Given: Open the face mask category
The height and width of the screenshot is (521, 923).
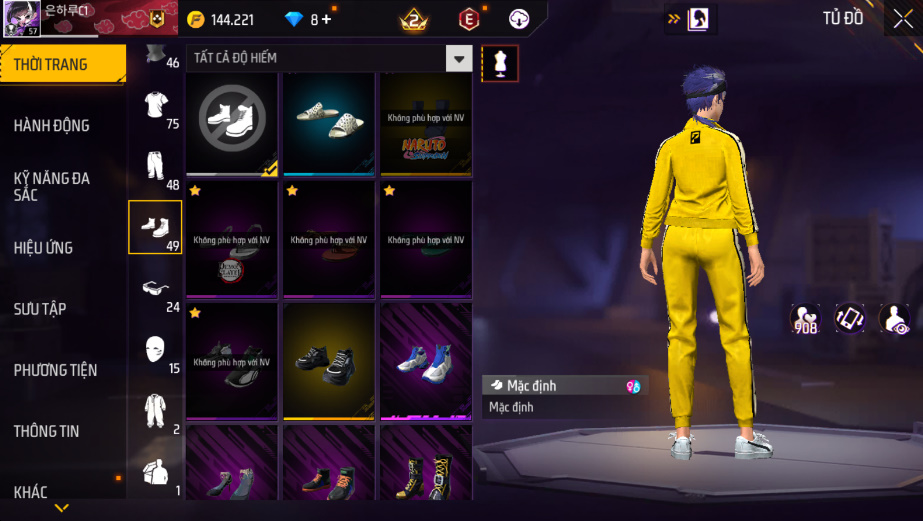Looking at the screenshot, I should [155, 349].
